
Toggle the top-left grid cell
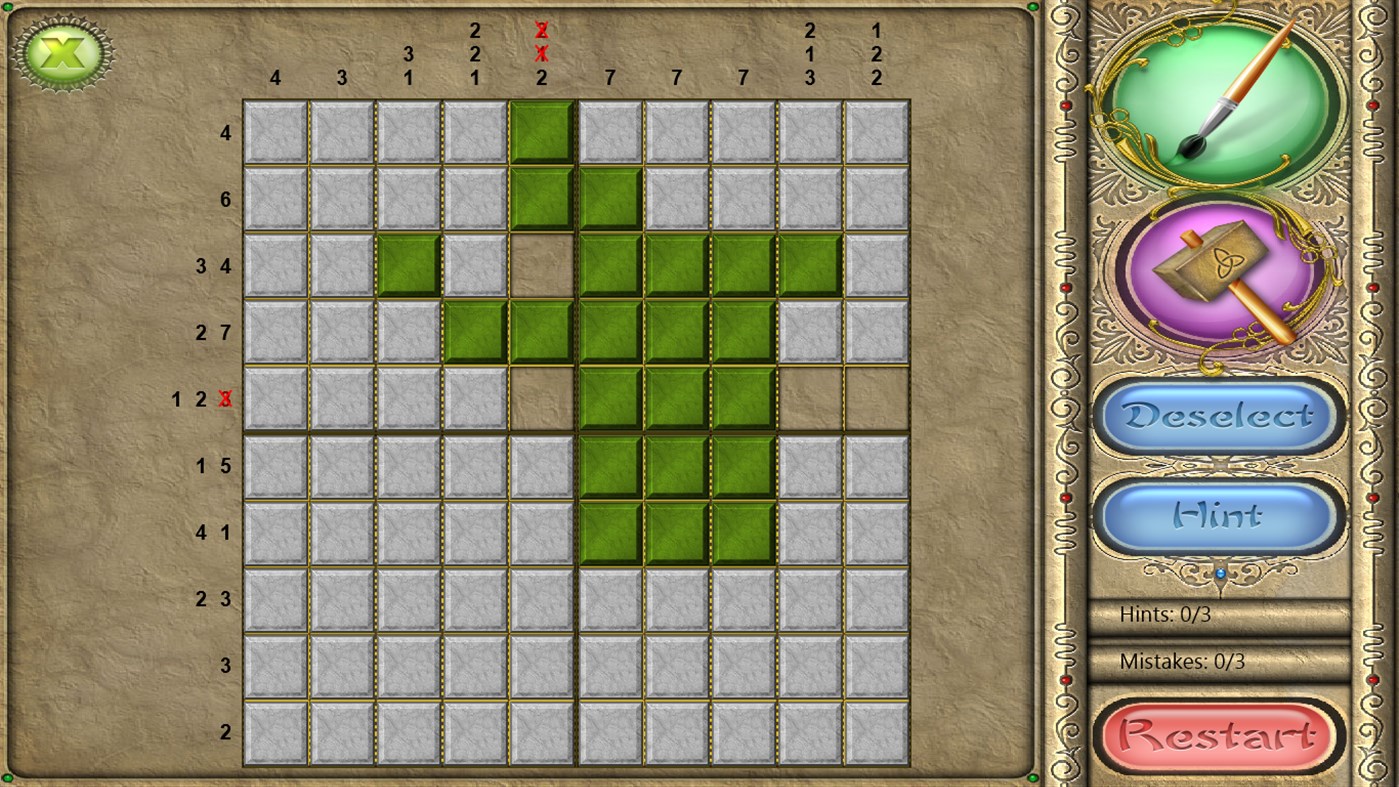(x=275, y=132)
